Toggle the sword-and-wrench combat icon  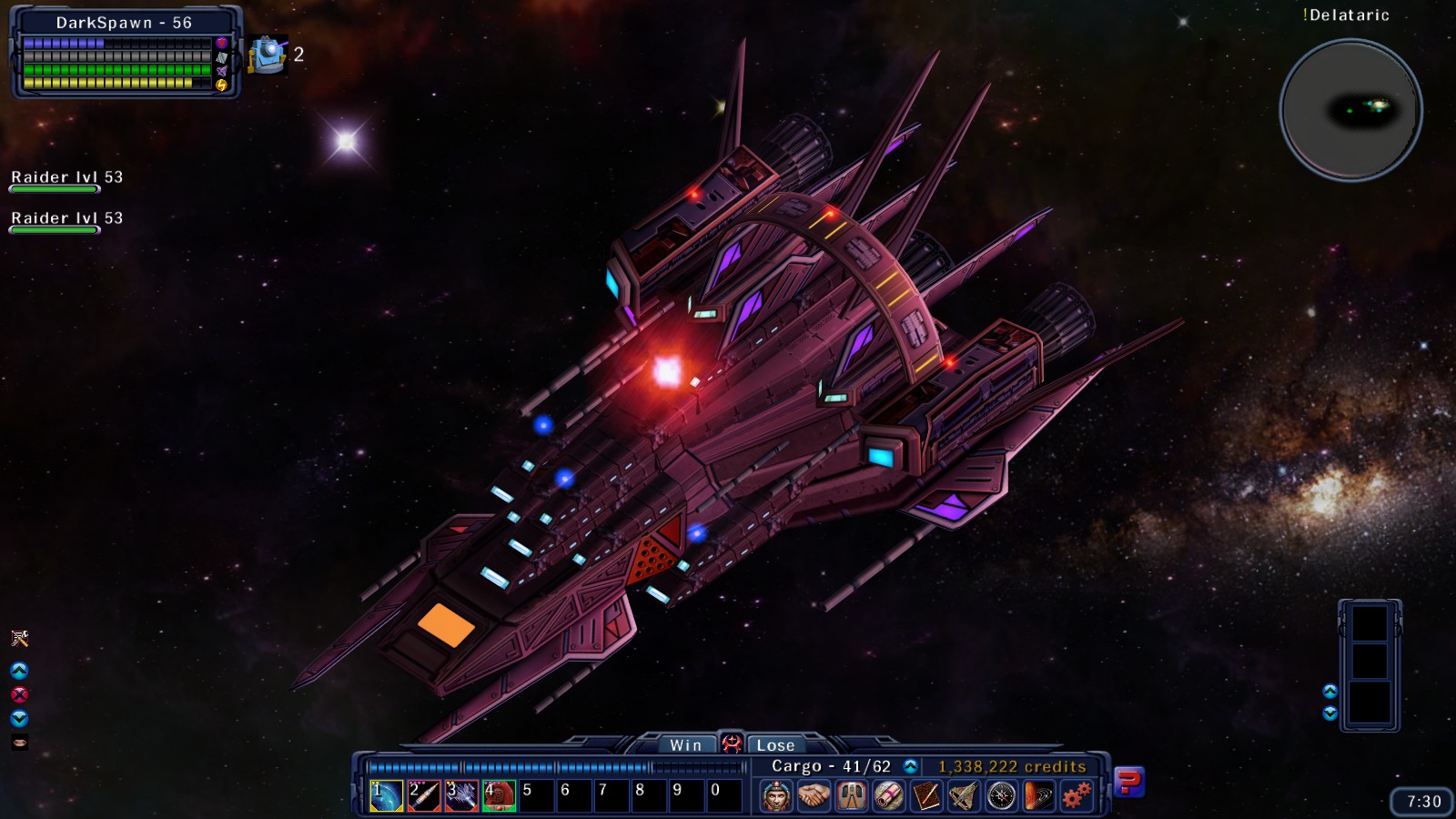click(x=20, y=637)
